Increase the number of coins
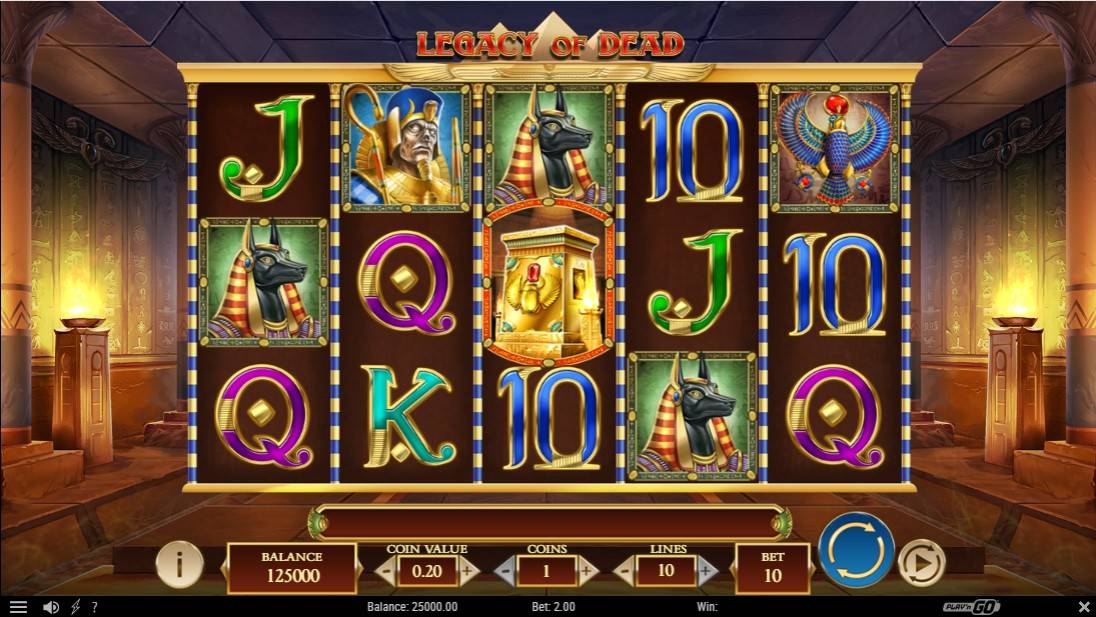 point(589,571)
